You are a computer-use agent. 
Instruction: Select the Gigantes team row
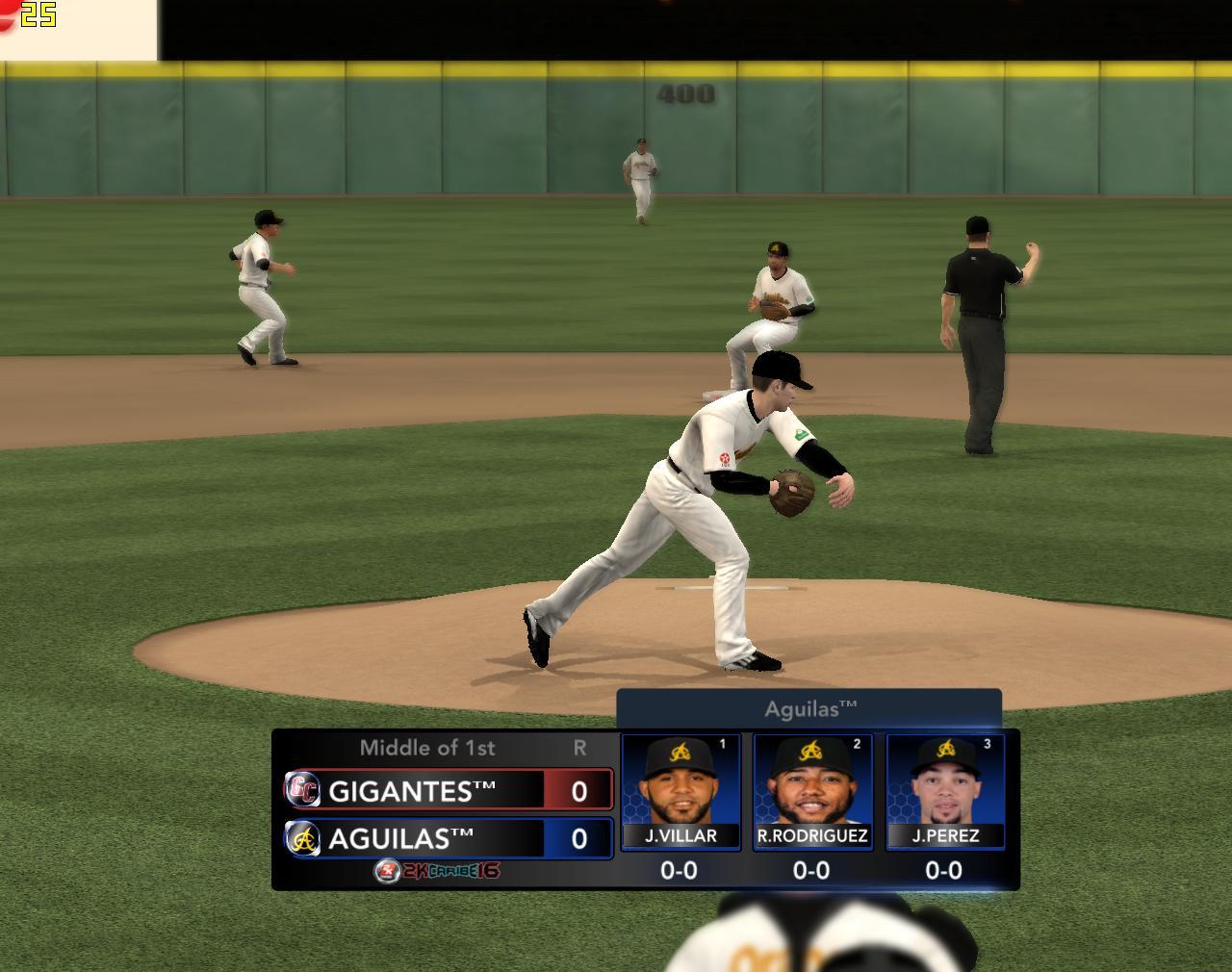coord(448,790)
